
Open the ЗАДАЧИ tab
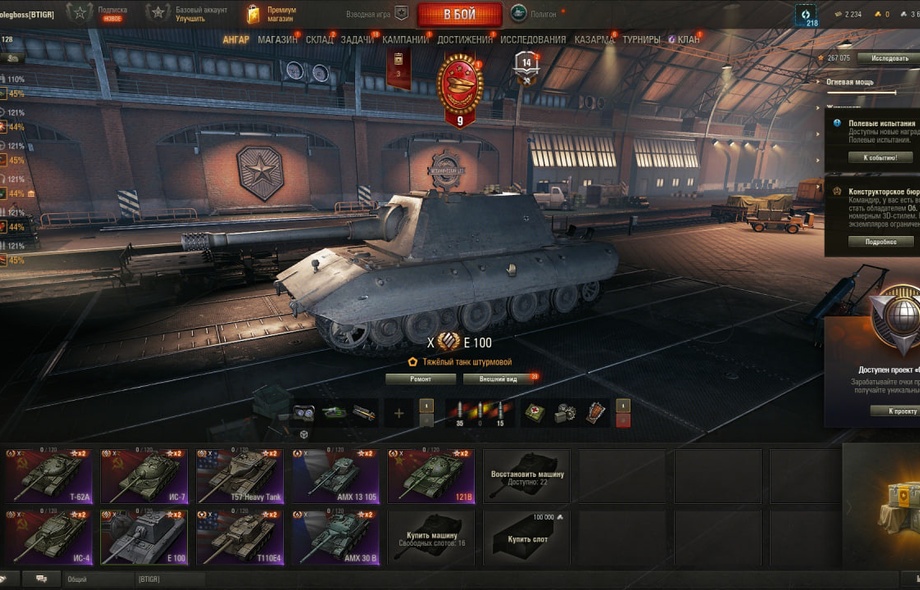point(357,40)
